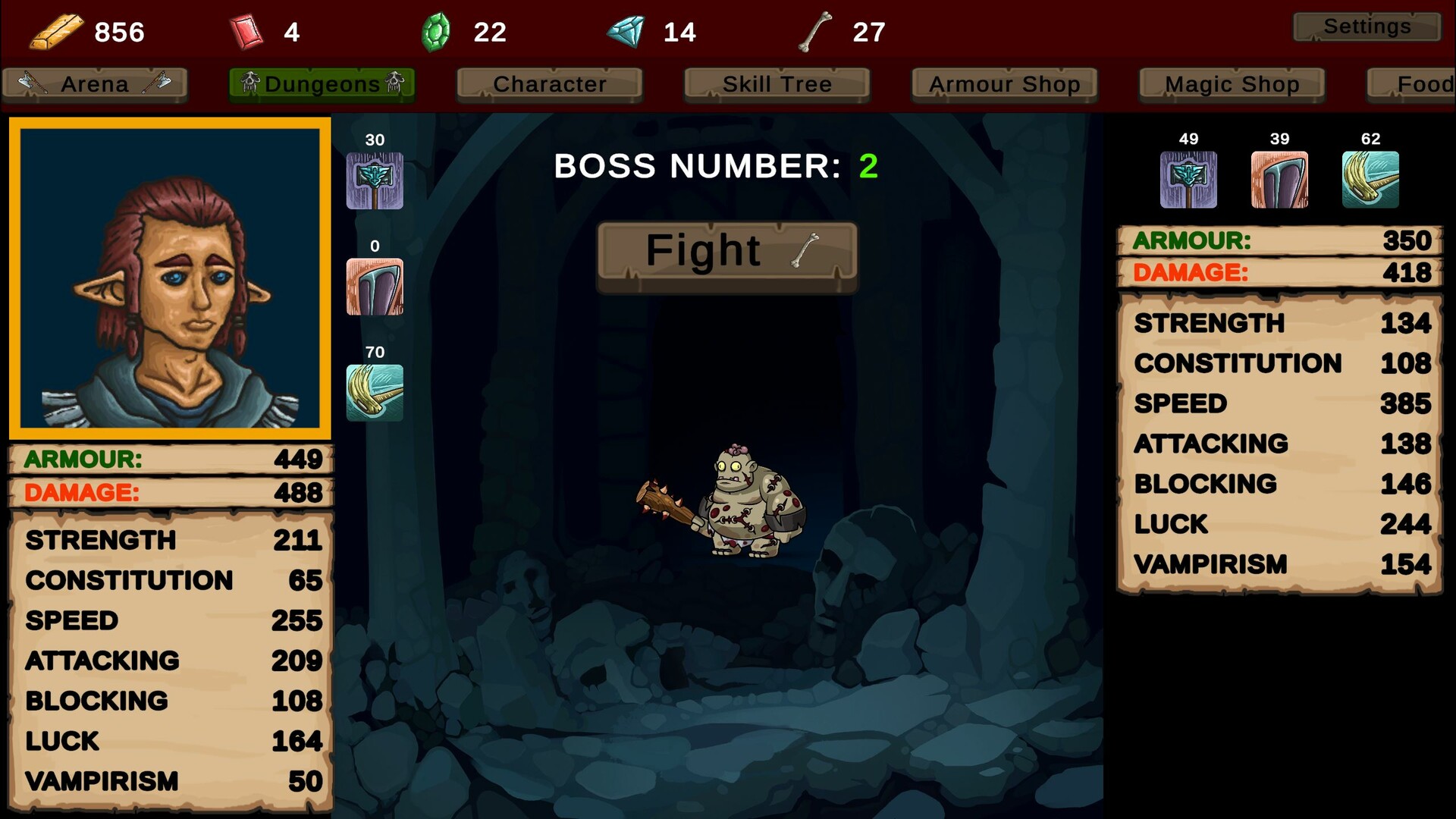The height and width of the screenshot is (819, 1456).
Task: Select your equipped axe with 30 durability
Action: pos(375,180)
